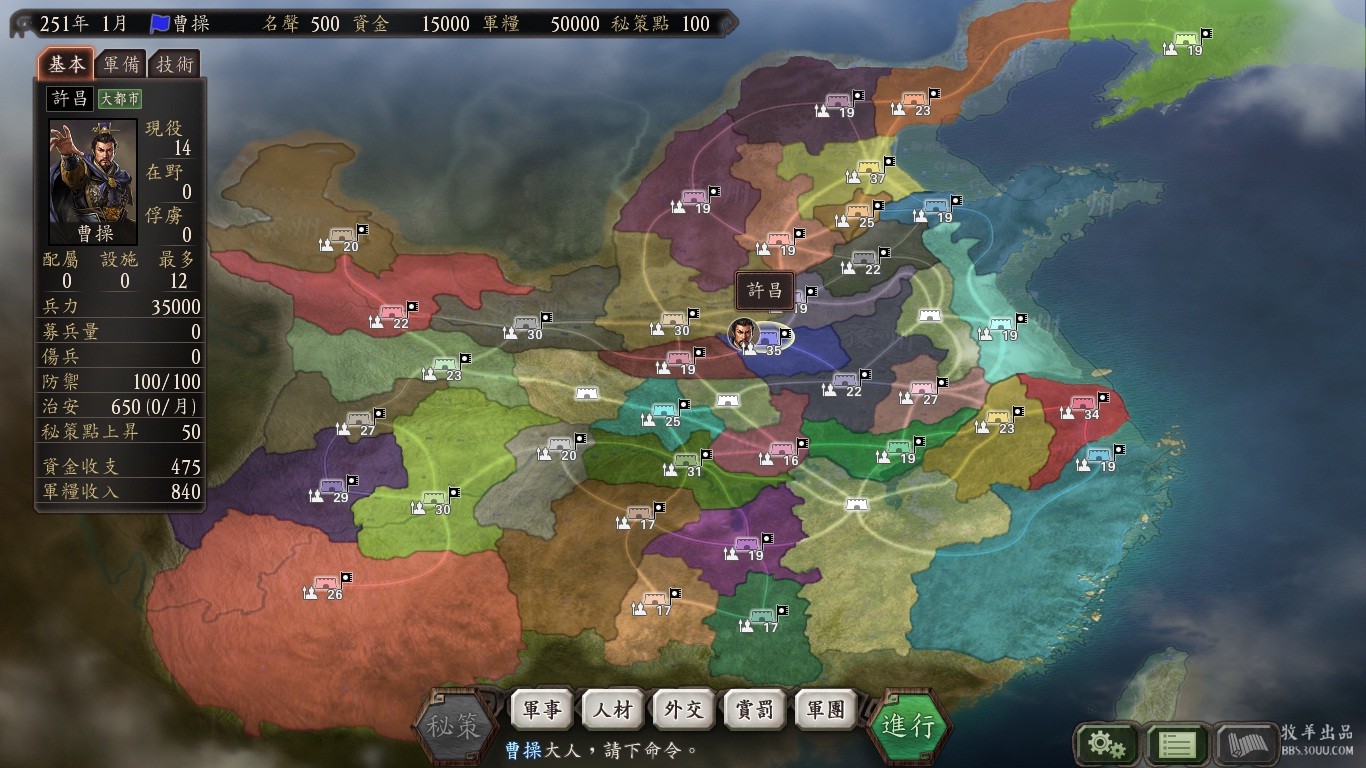The height and width of the screenshot is (768, 1366).
Task: Select the purple city marker showing 29
Action: (334, 487)
